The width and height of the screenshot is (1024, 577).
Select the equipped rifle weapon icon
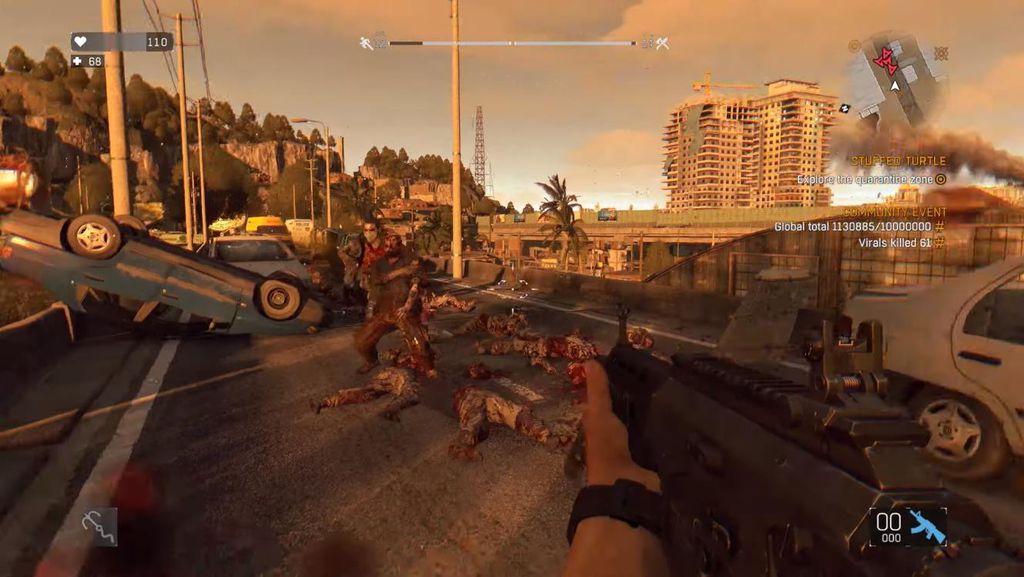(x=926, y=525)
